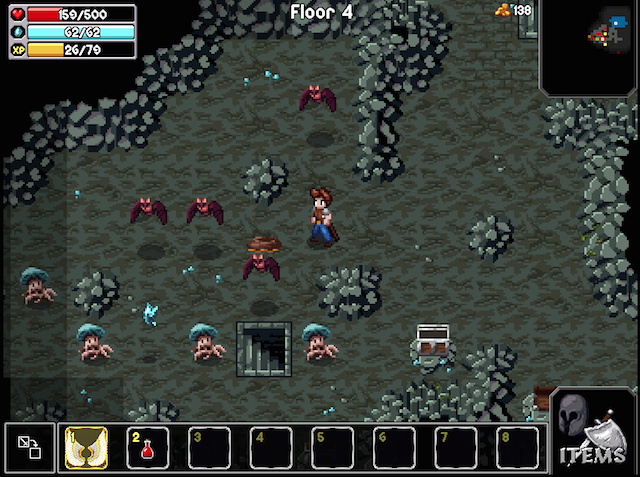
Task: Activate the golden wings ability in slot 1
Action: (x=86, y=447)
